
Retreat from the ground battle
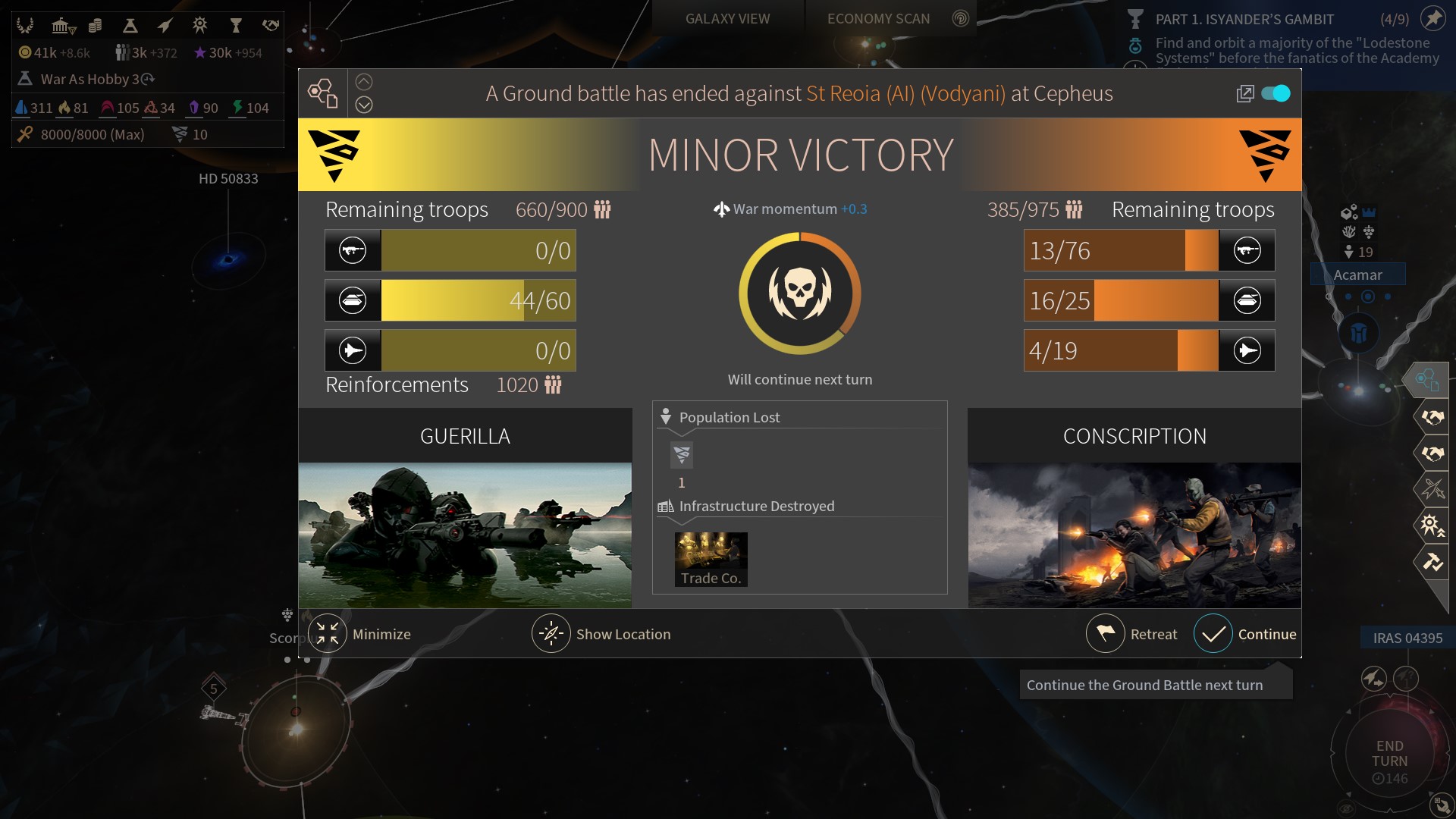coord(1106,634)
